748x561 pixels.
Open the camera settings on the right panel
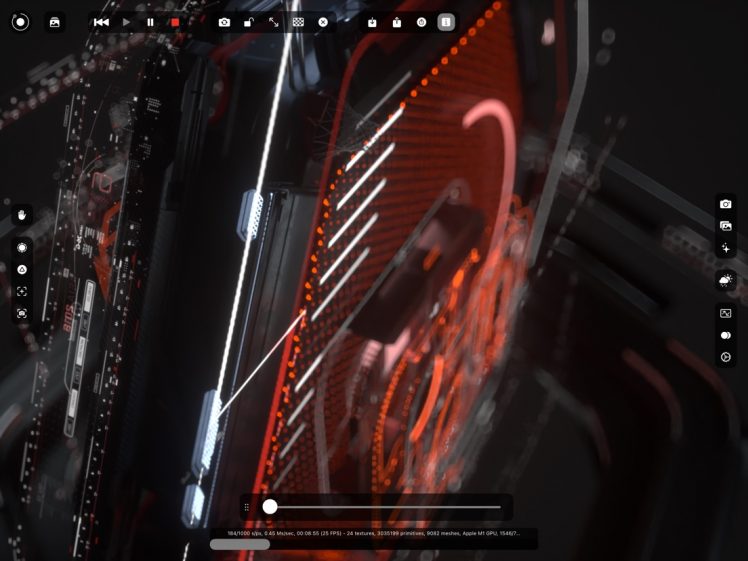tap(726, 204)
